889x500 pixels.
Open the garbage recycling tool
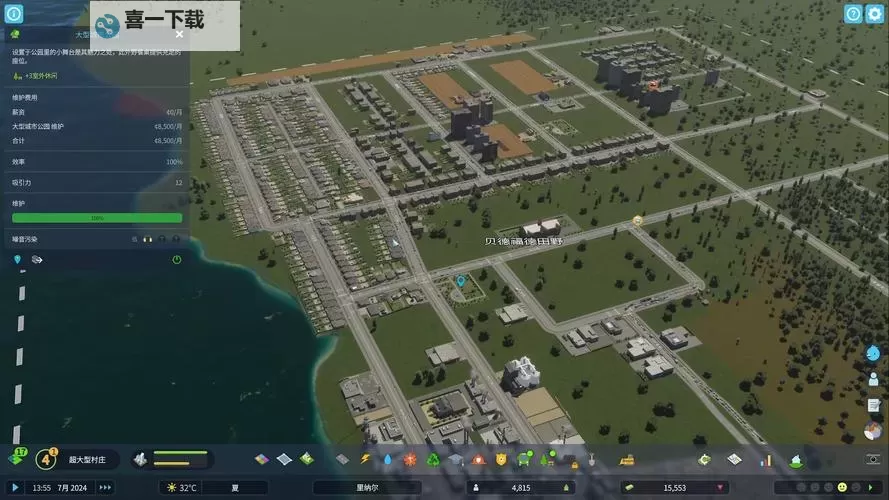[x=433, y=459]
